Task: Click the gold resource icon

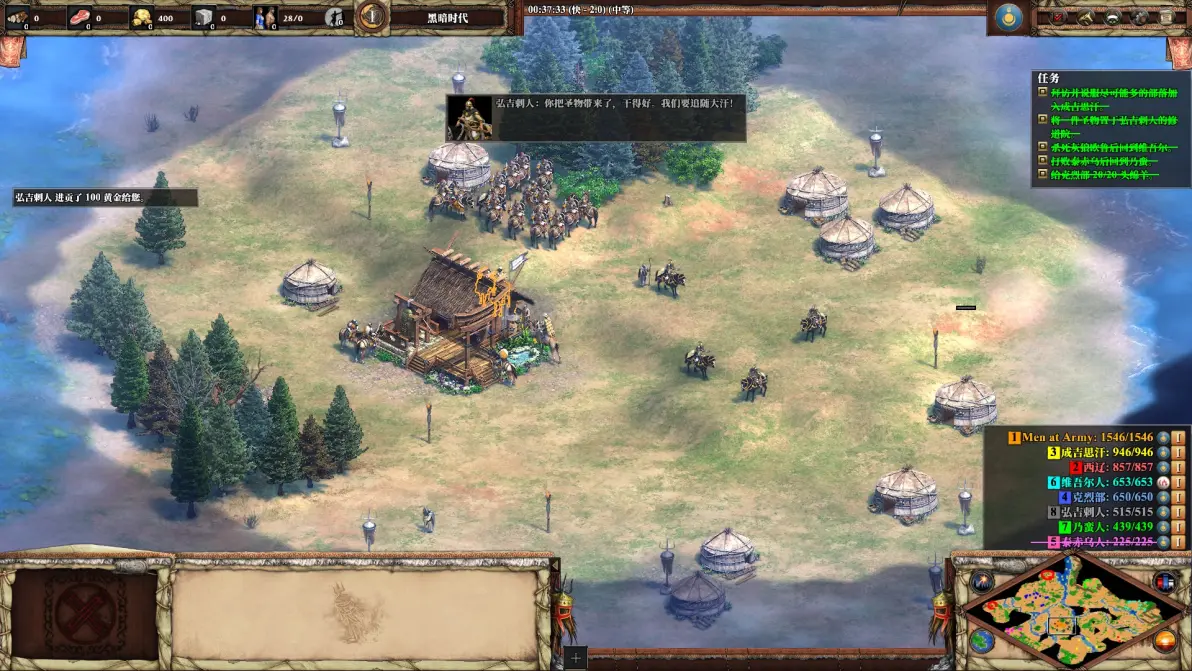Action: (141, 16)
